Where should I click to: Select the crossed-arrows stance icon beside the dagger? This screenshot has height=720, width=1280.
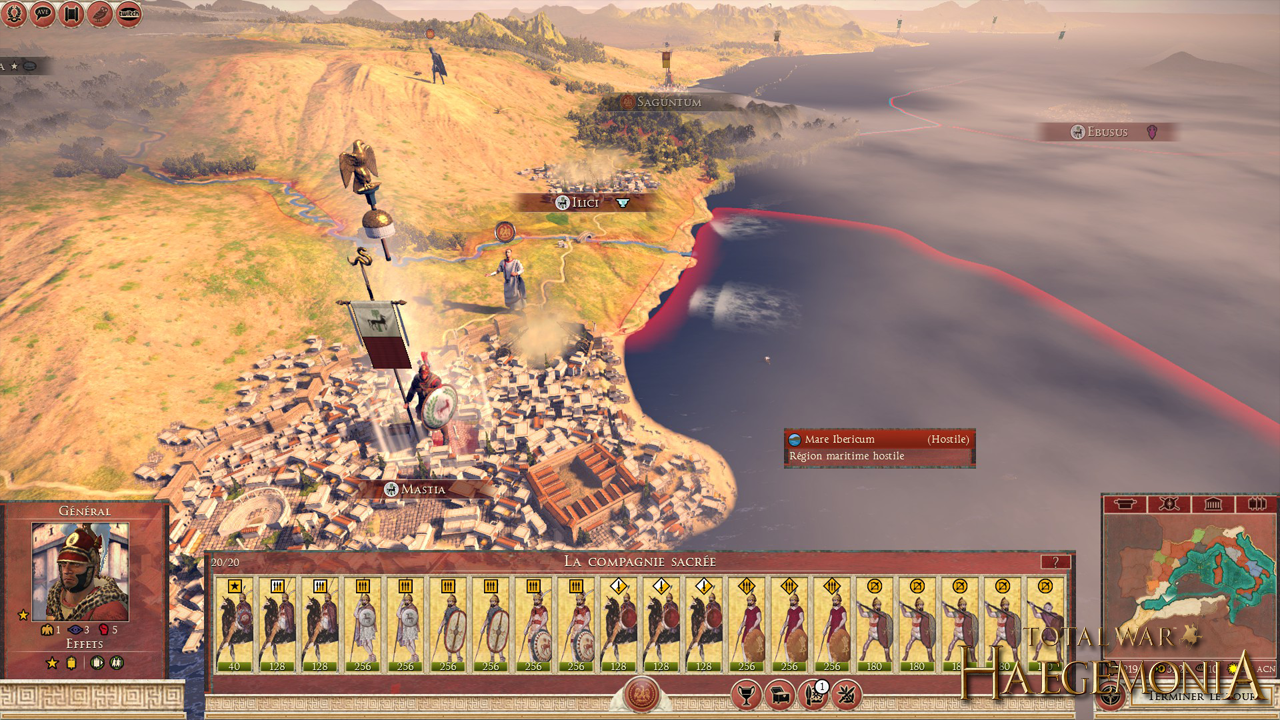[x=847, y=696]
